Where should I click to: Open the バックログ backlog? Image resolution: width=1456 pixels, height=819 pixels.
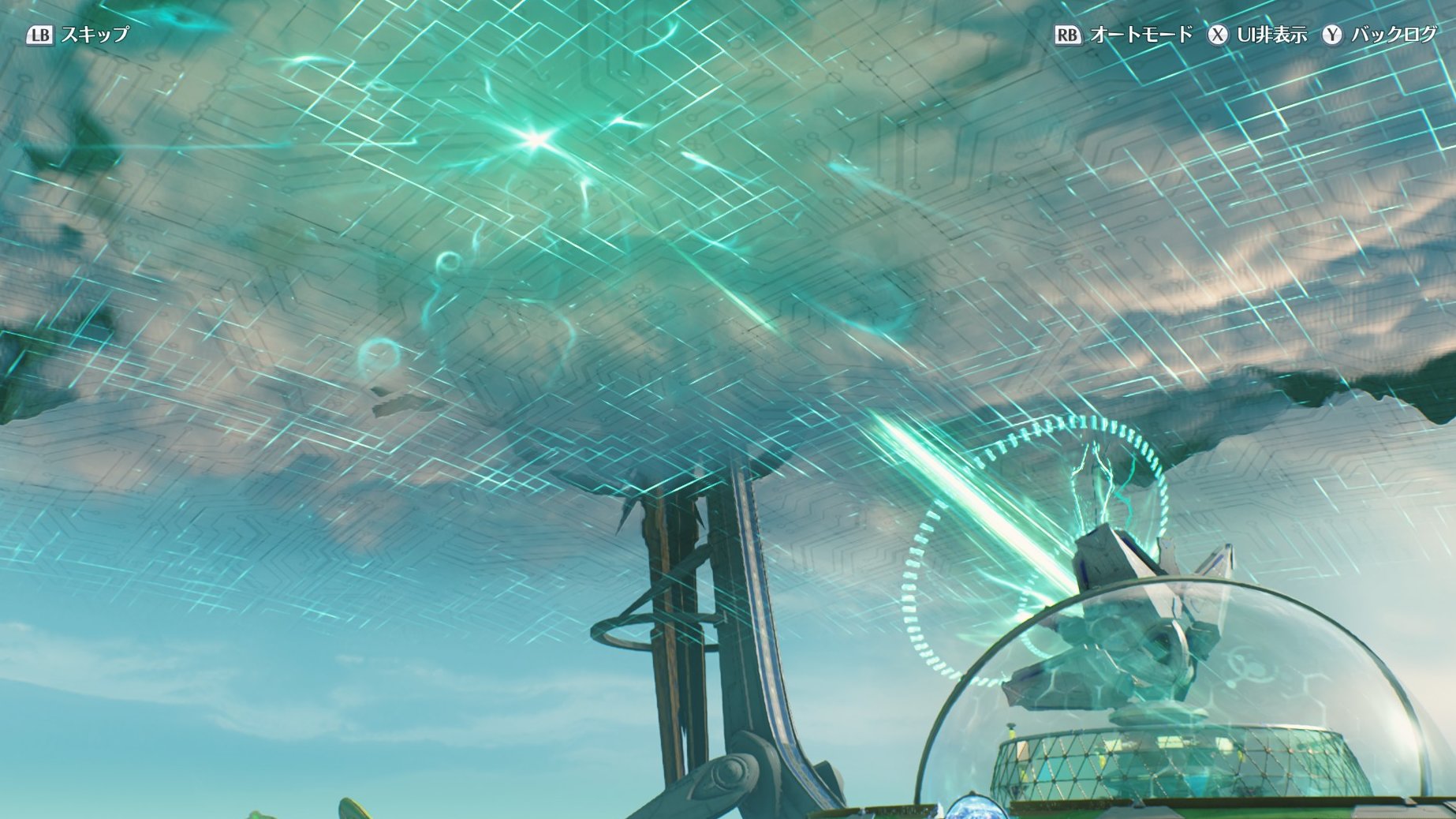[1394, 35]
